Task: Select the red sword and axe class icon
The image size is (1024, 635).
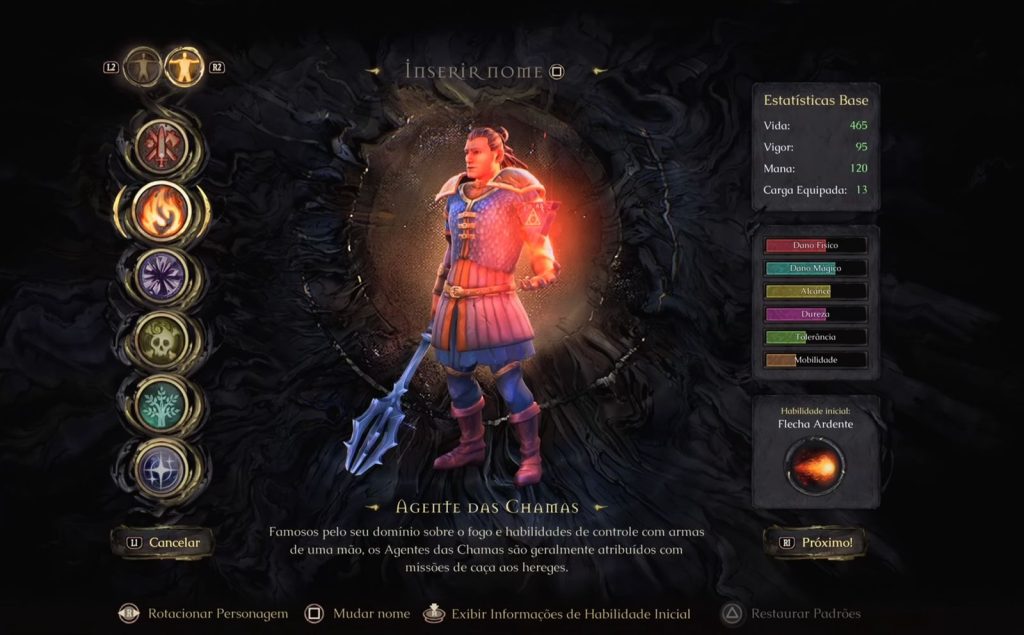Action: (161, 146)
